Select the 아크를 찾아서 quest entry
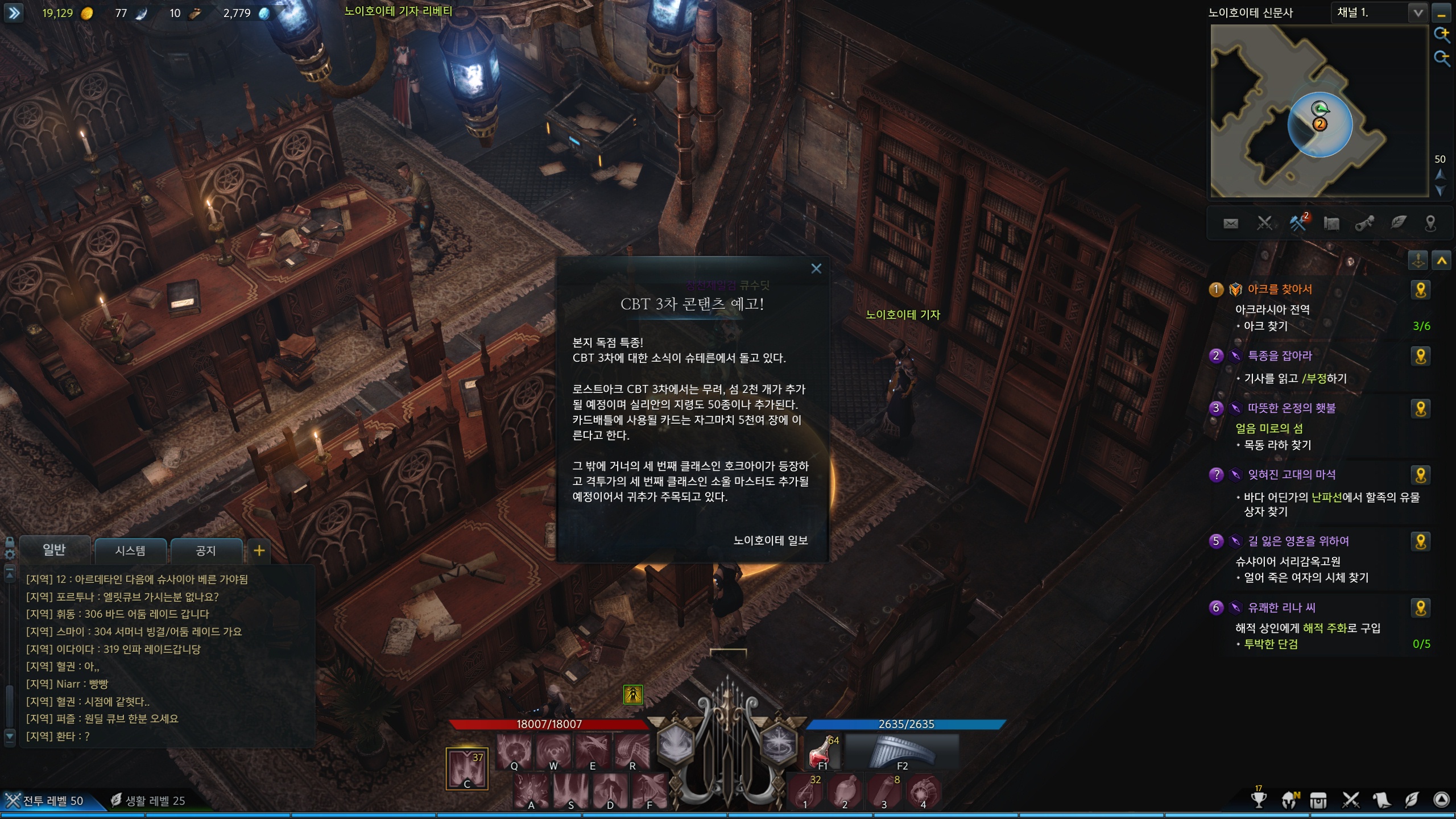 (1280, 289)
